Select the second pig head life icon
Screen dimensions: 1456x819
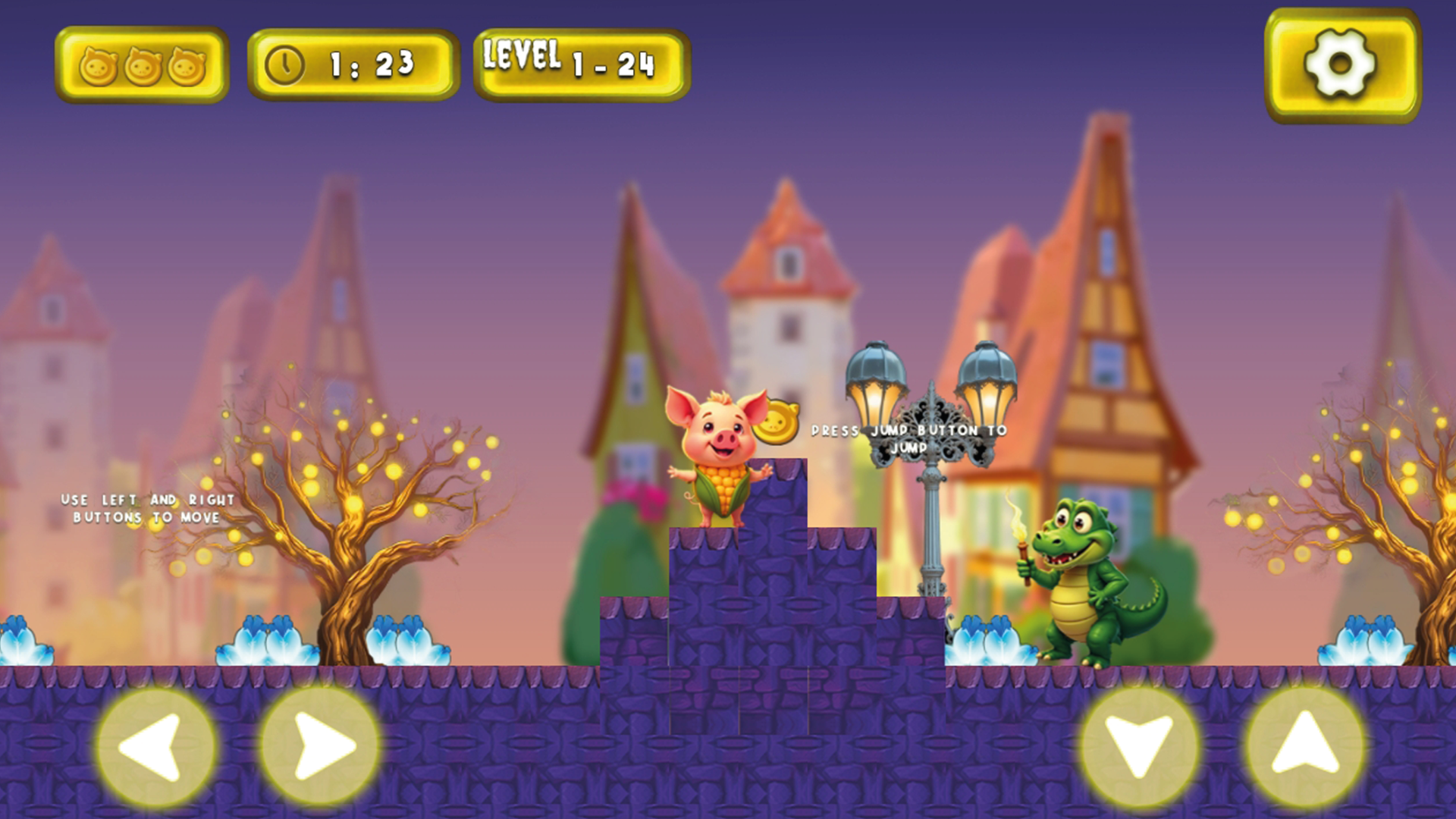click(143, 66)
